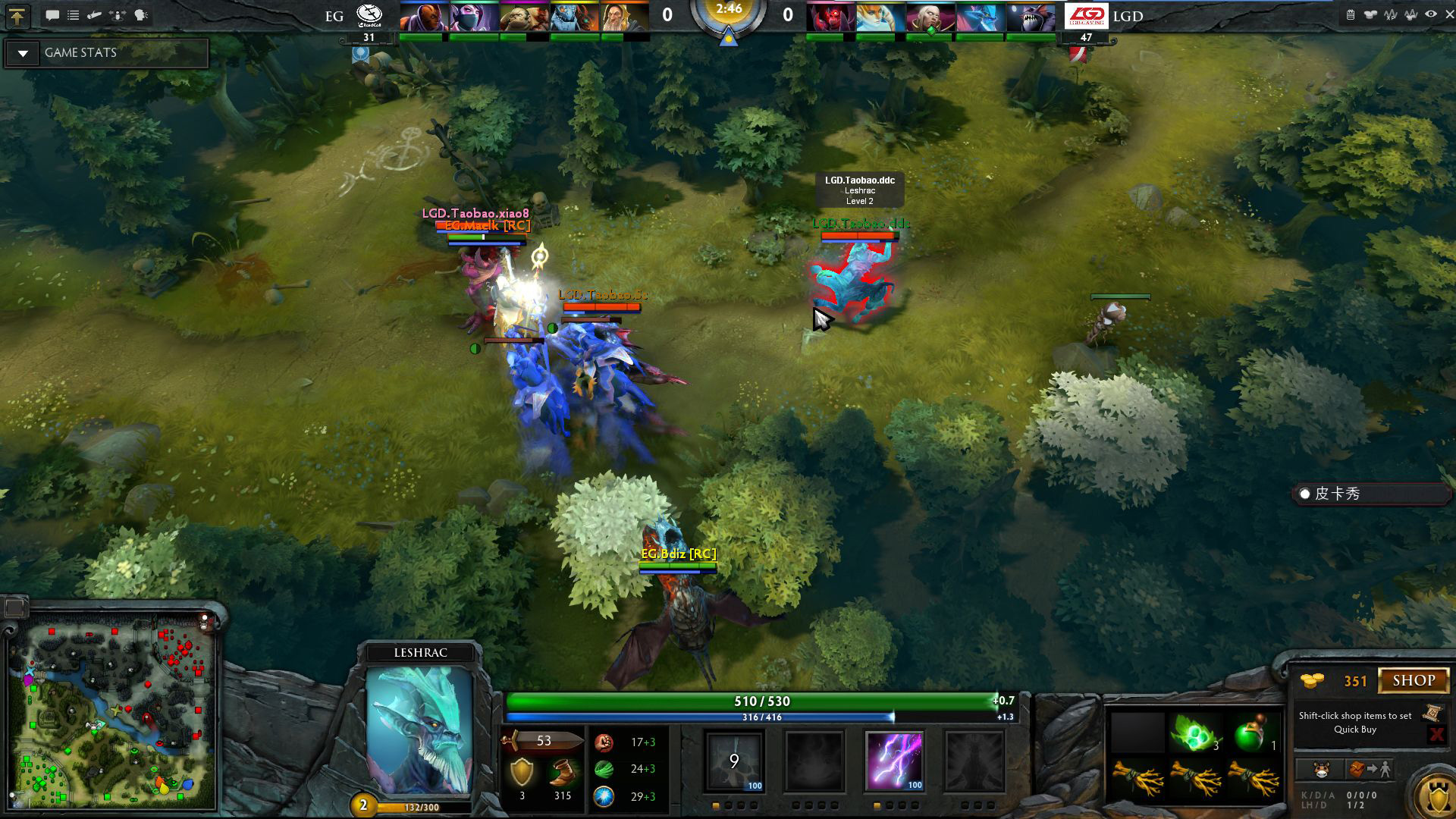The image size is (1456, 819).
Task: Open the SHOP panel
Action: pos(1414,680)
